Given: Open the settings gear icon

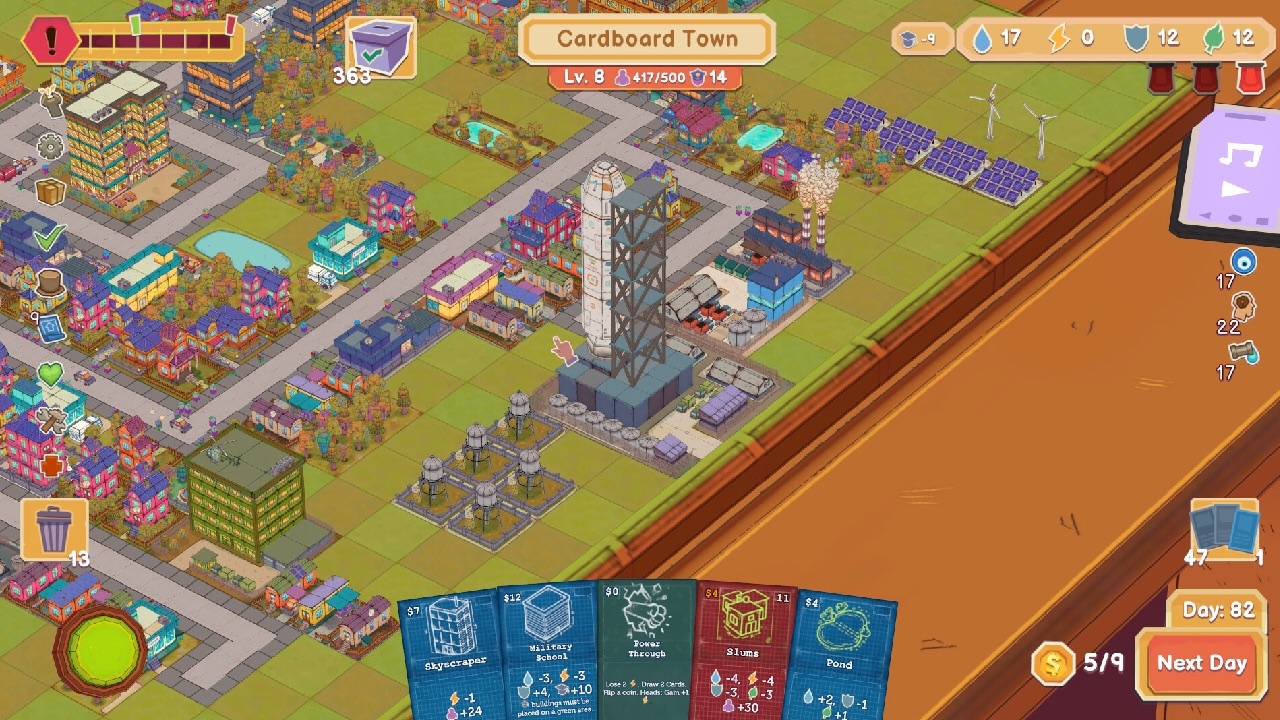Looking at the screenshot, I should pyautogui.click(x=49, y=145).
